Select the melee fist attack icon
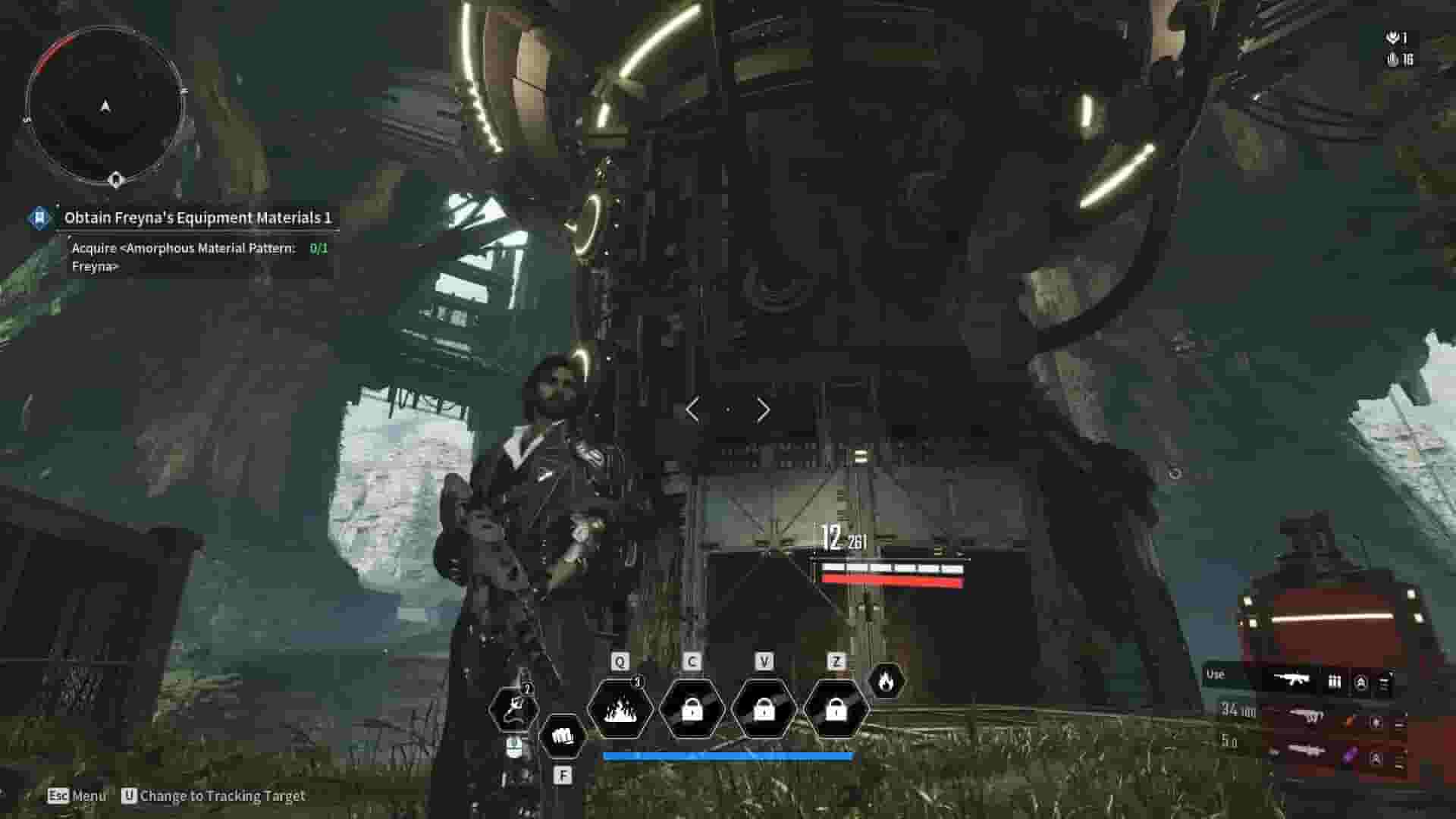 pyautogui.click(x=563, y=734)
